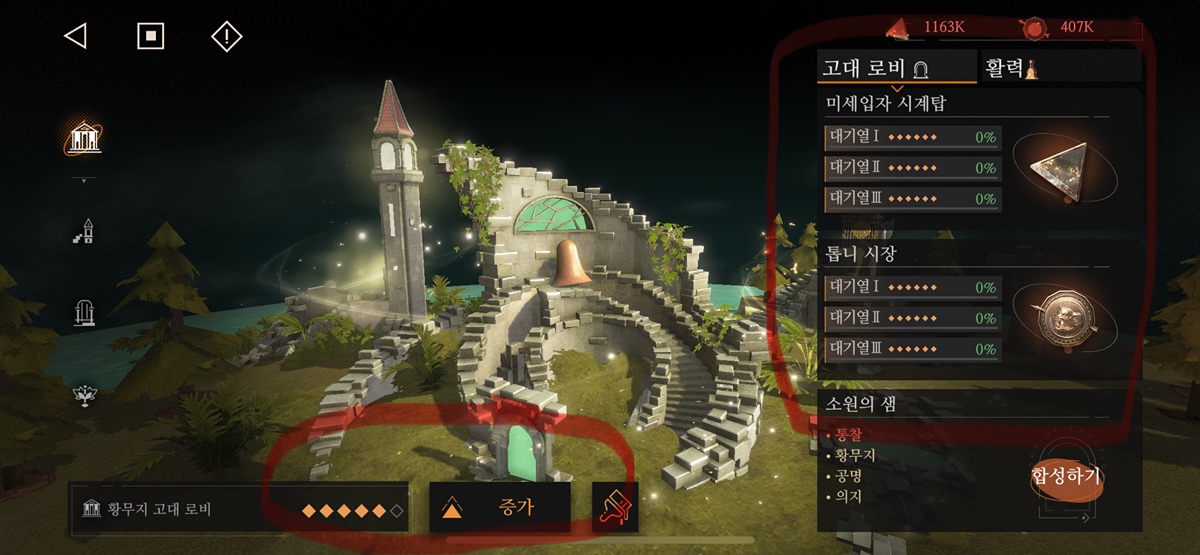The width and height of the screenshot is (1200, 555).
Task: Open the diamond exclamation alert icon
Action: coord(227,37)
